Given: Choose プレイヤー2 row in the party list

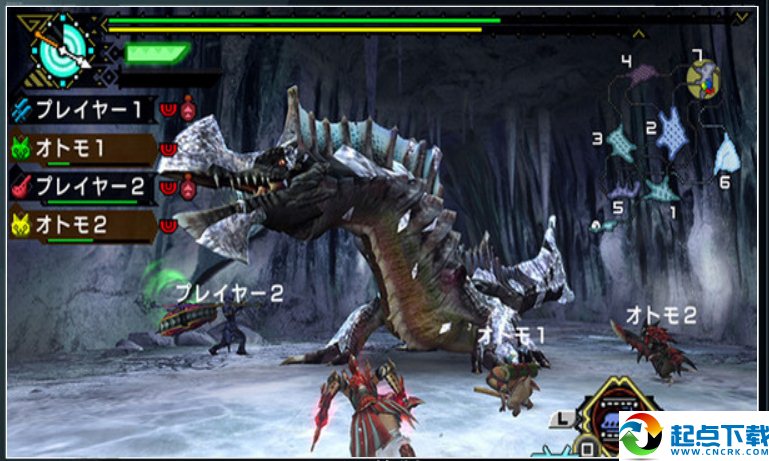Looking at the screenshot, I should click(85, 187).
